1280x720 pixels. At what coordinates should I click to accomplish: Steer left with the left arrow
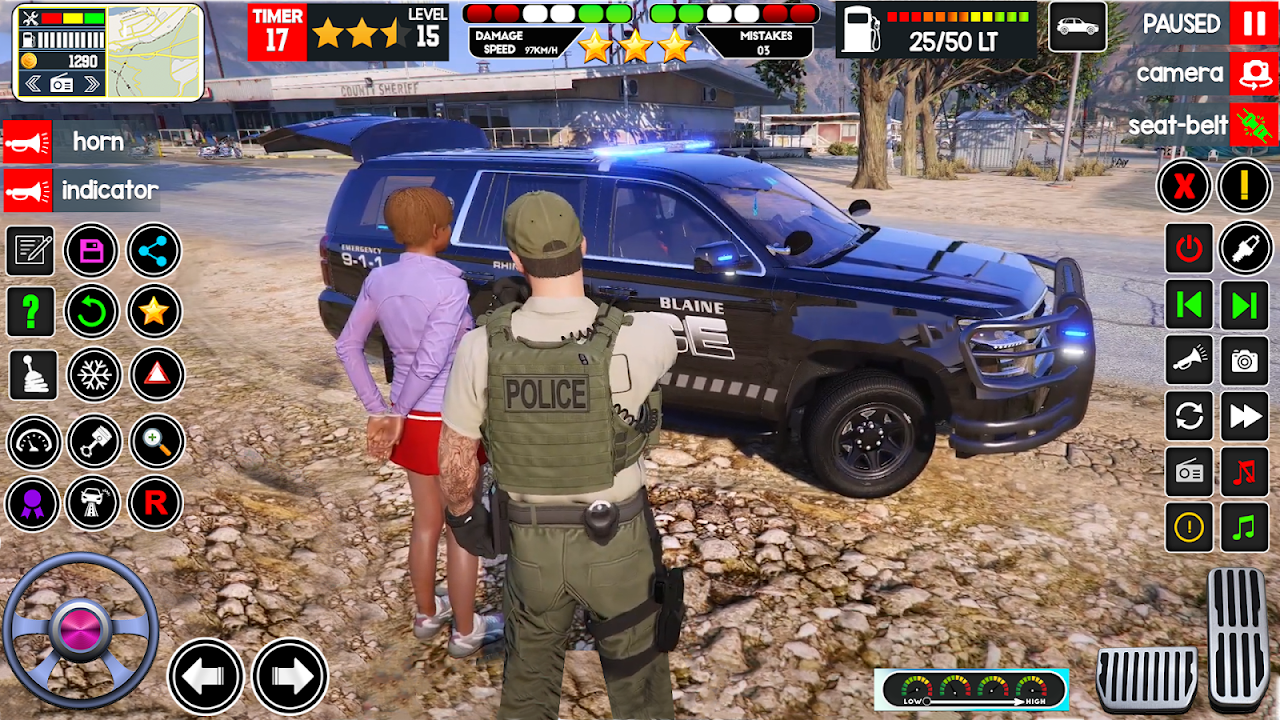point(205,677)
